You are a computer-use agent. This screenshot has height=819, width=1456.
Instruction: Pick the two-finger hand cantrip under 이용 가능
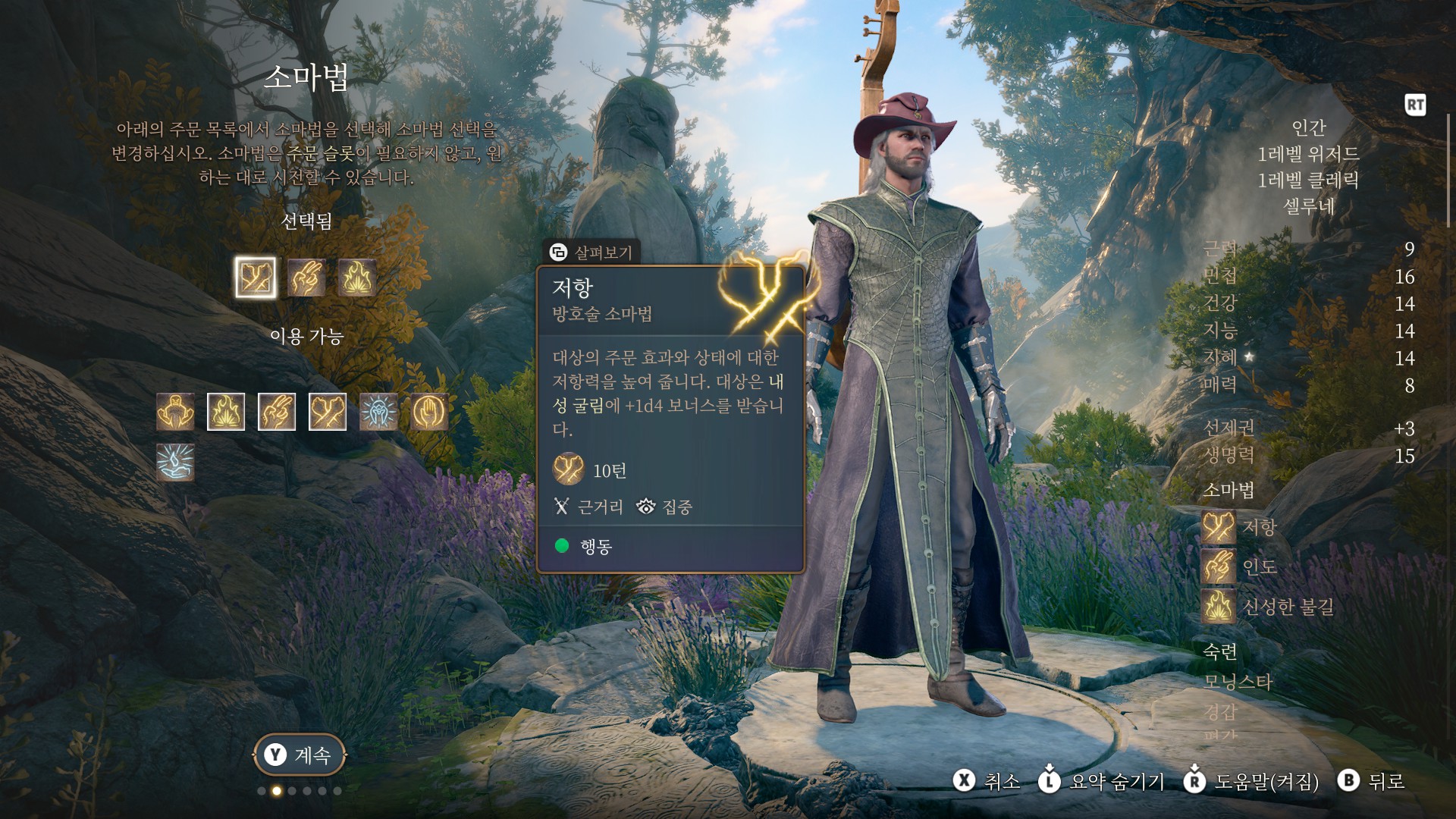click(277, 412)
